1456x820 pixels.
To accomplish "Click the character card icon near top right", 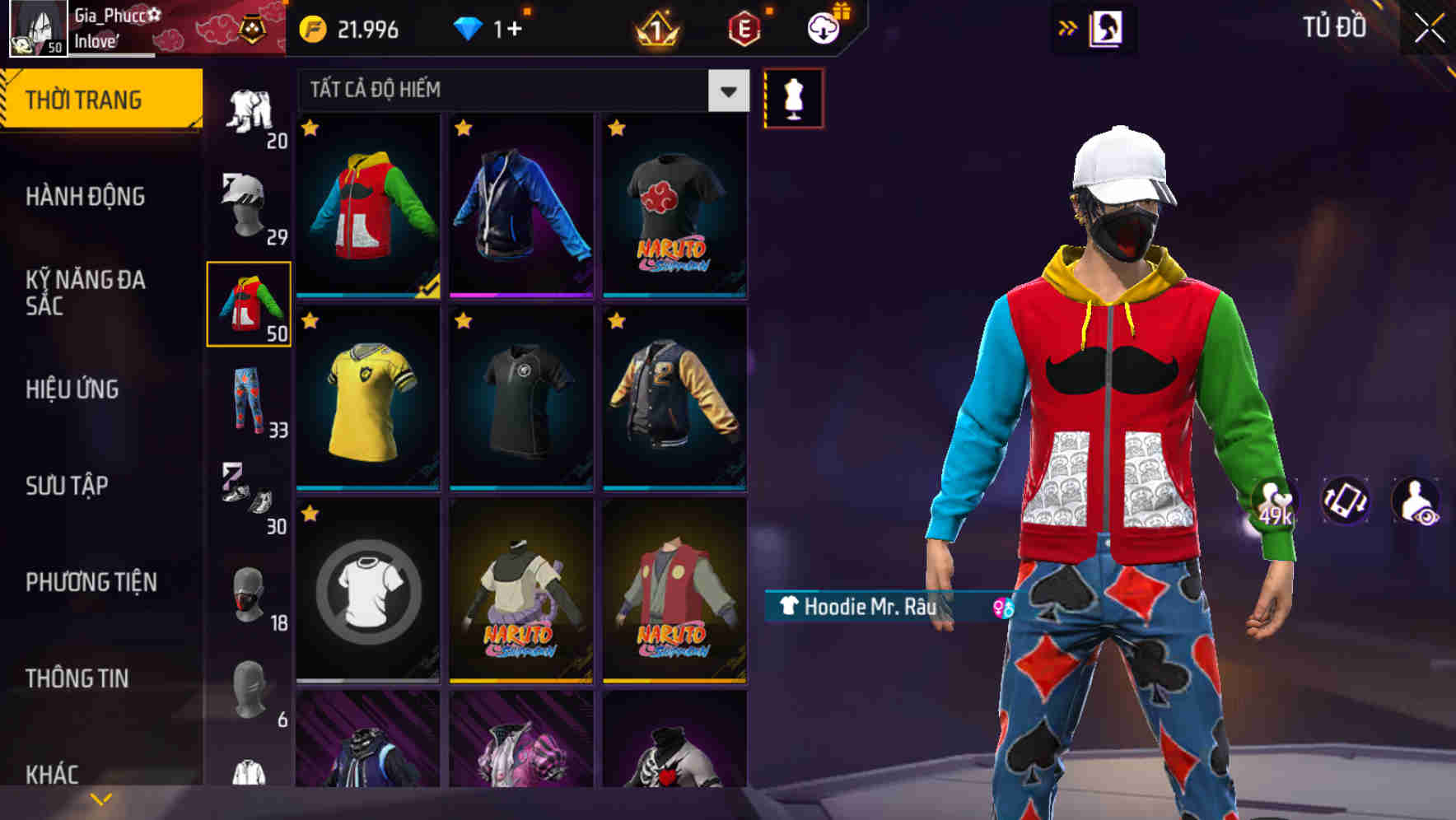I will (1108, 27).
